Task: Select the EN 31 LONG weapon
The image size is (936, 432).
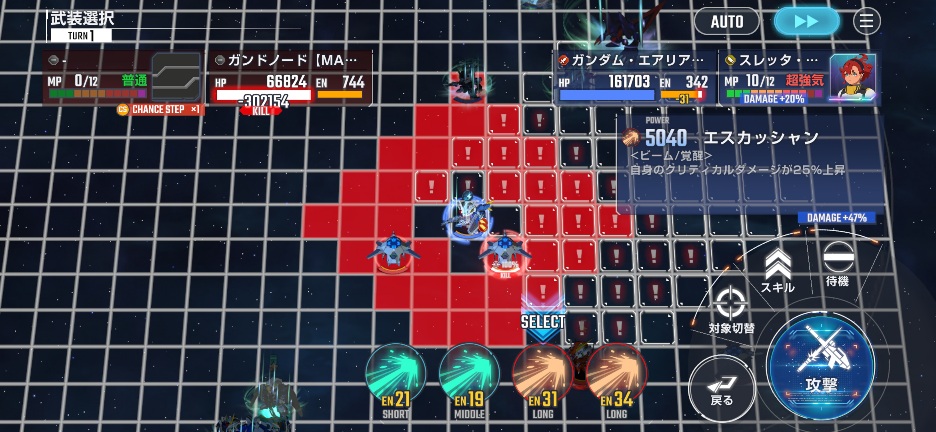Action: [542, 377]
